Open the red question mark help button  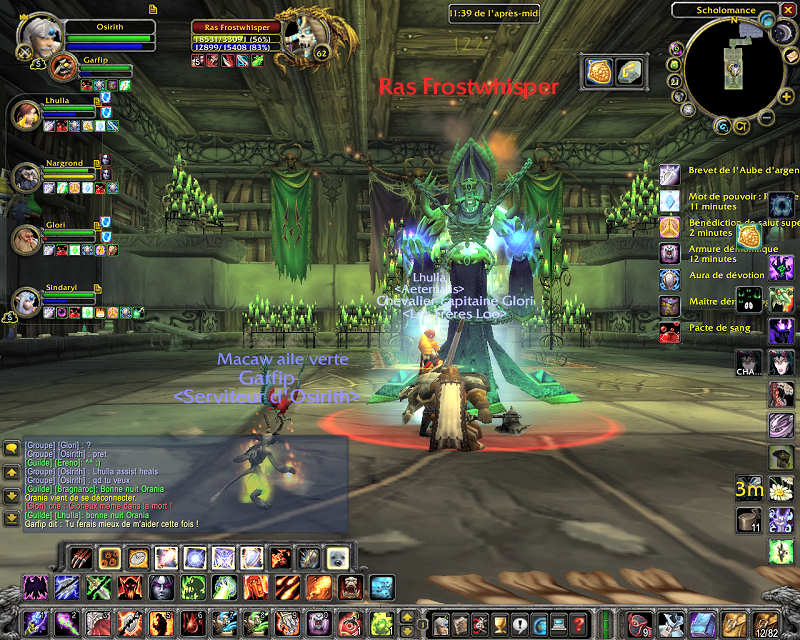click(x=577, y=624)
